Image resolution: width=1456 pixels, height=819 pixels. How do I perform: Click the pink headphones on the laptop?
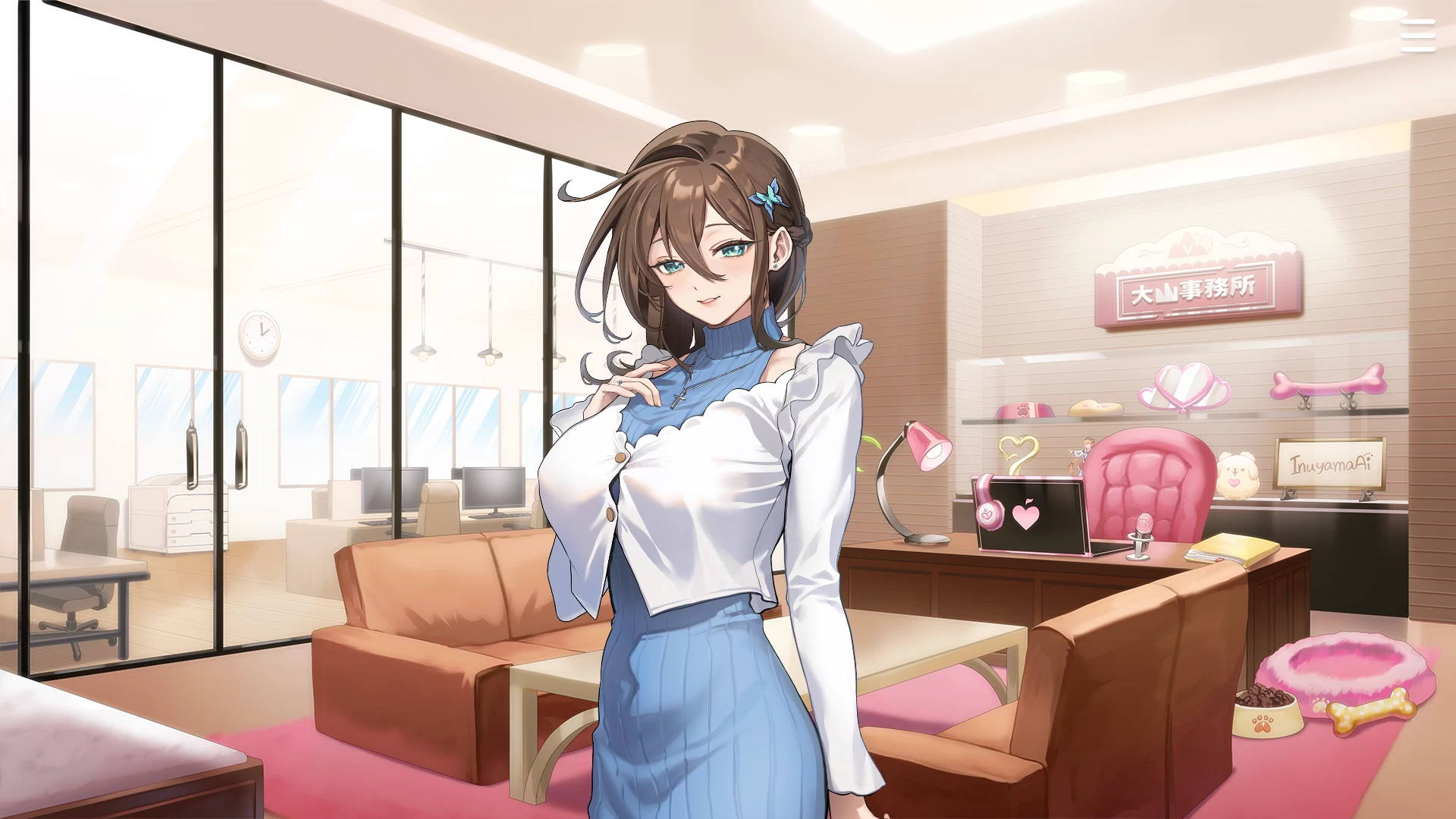pos(990,513)
